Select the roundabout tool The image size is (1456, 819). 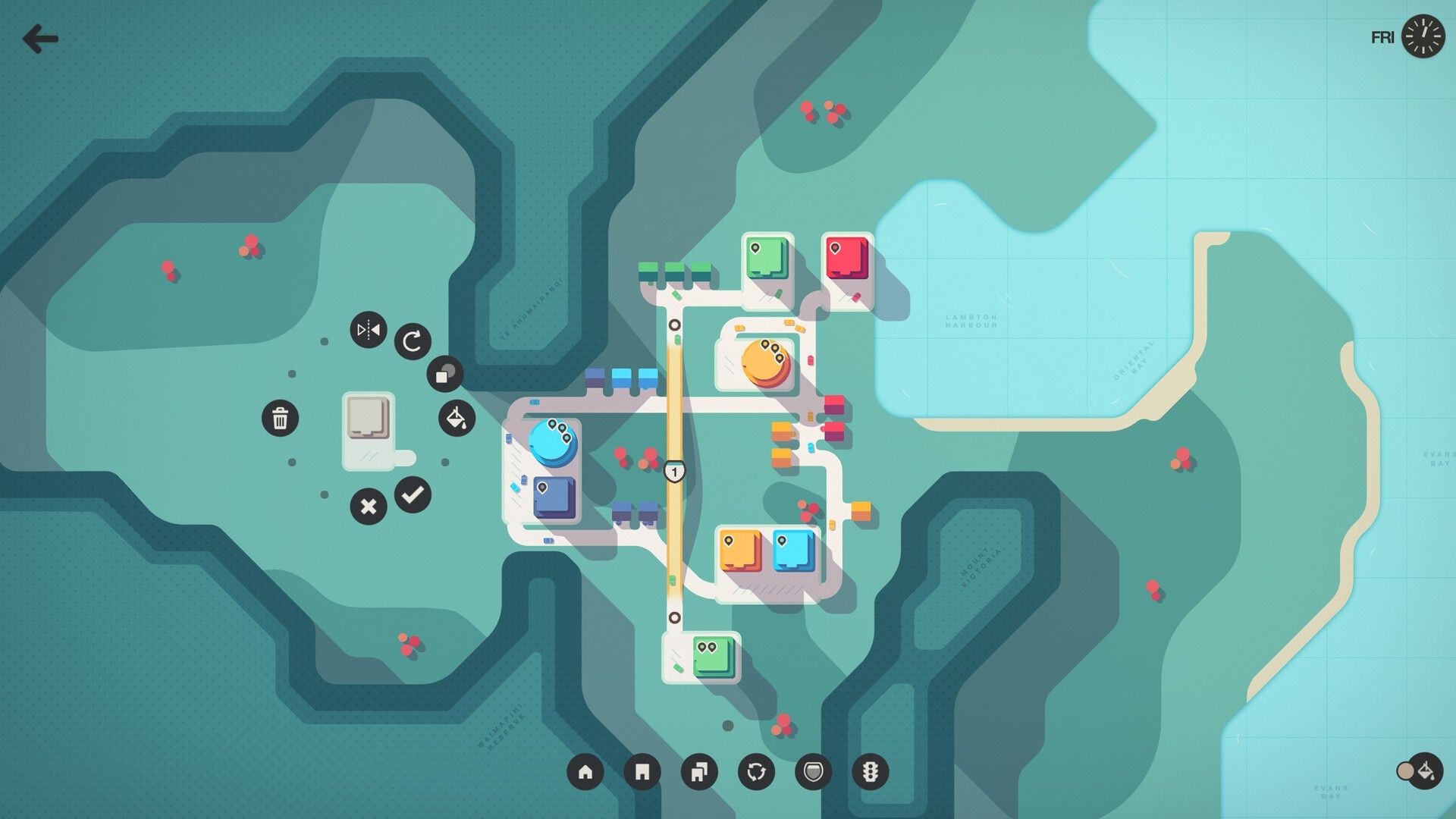click(x=756, y=772)
